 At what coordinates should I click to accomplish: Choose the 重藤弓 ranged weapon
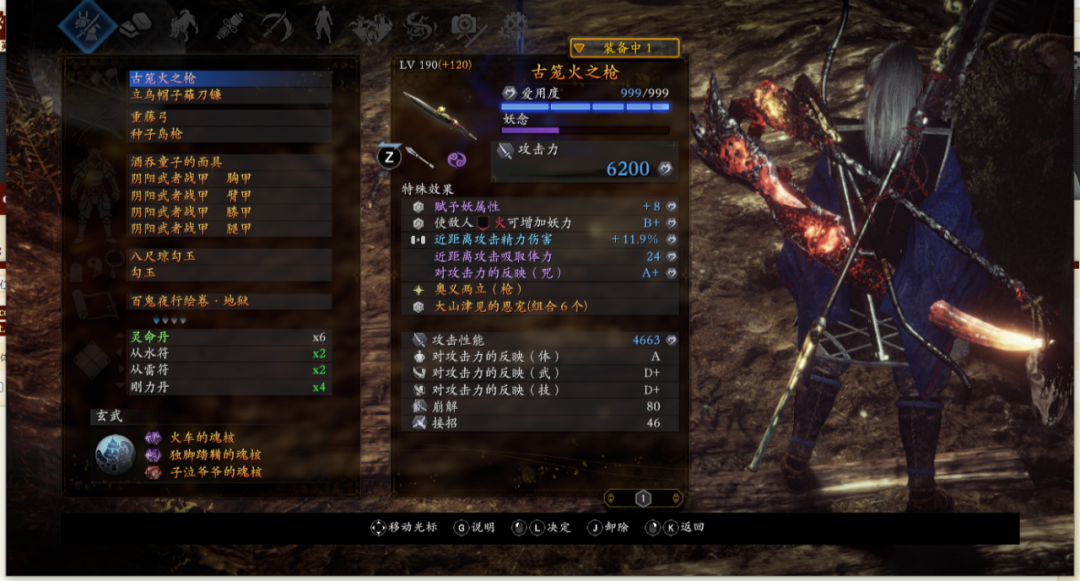230,117
